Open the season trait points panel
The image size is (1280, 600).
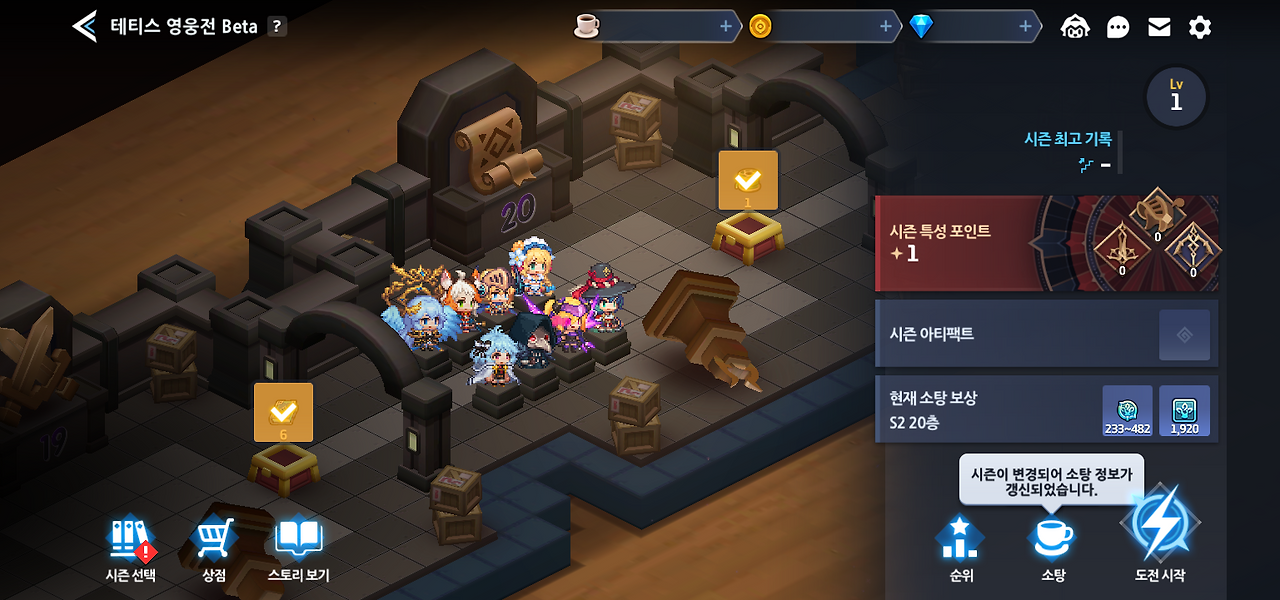click(1046, 243)
